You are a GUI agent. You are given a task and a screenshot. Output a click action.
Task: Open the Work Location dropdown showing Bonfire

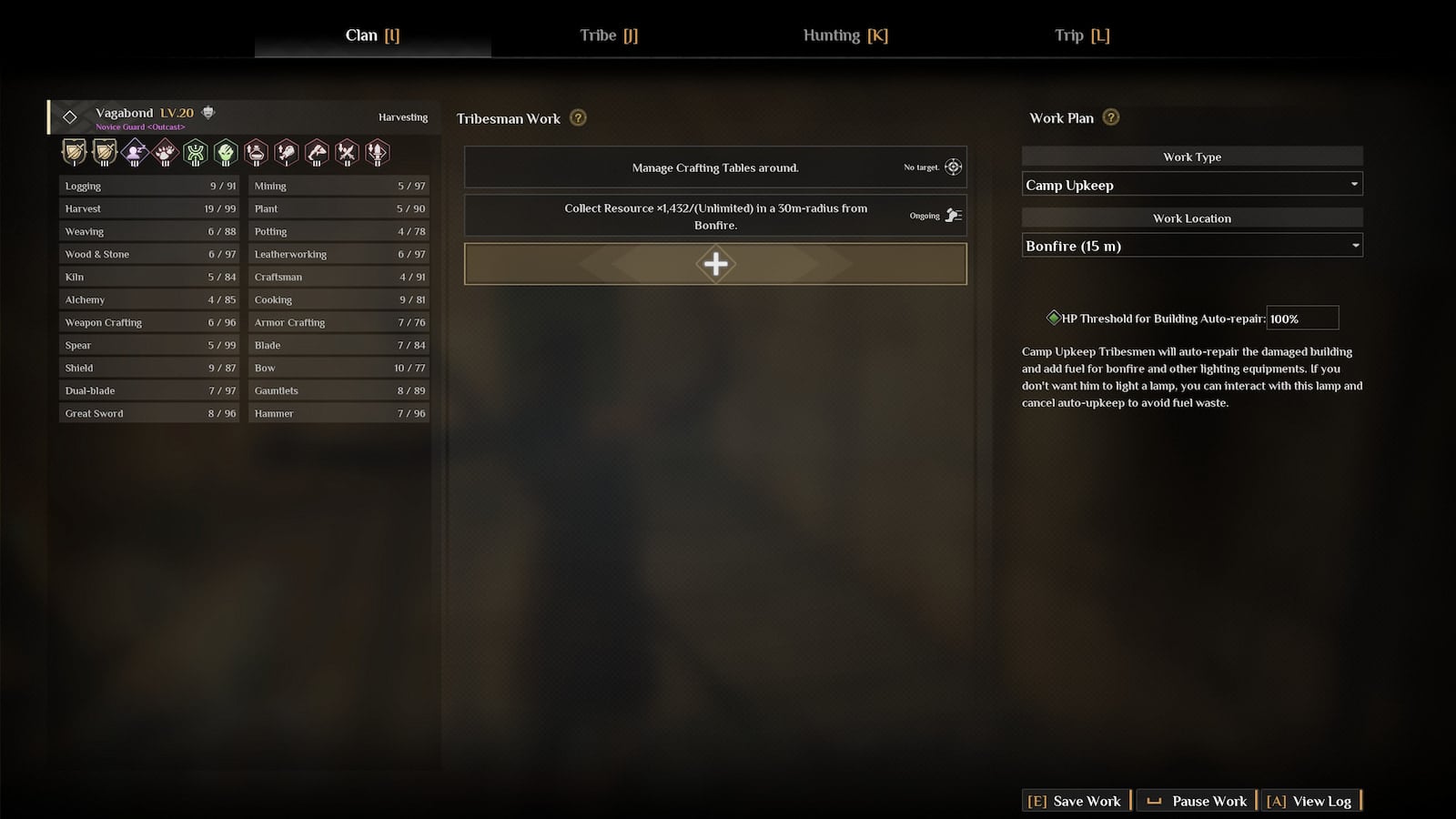1191,245
